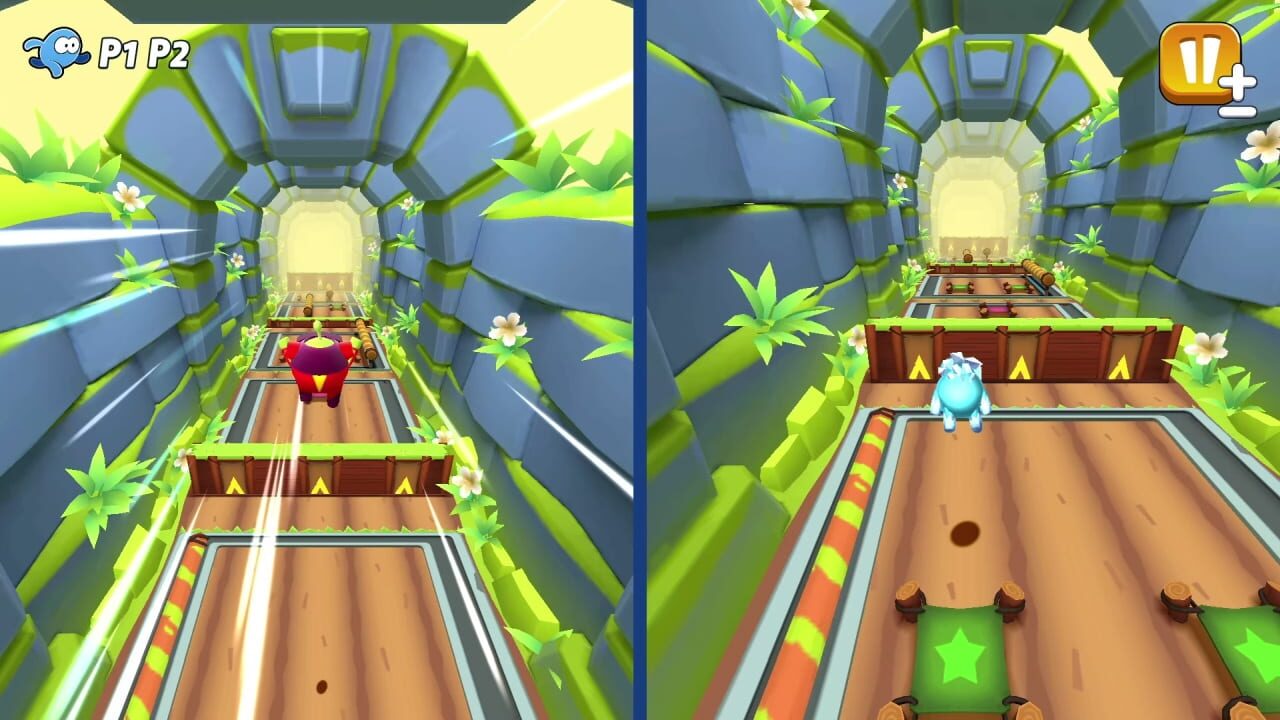The image size is (1280, 720).
Task: Toggle the minus control under the pause button
Action: (1238, 112)
